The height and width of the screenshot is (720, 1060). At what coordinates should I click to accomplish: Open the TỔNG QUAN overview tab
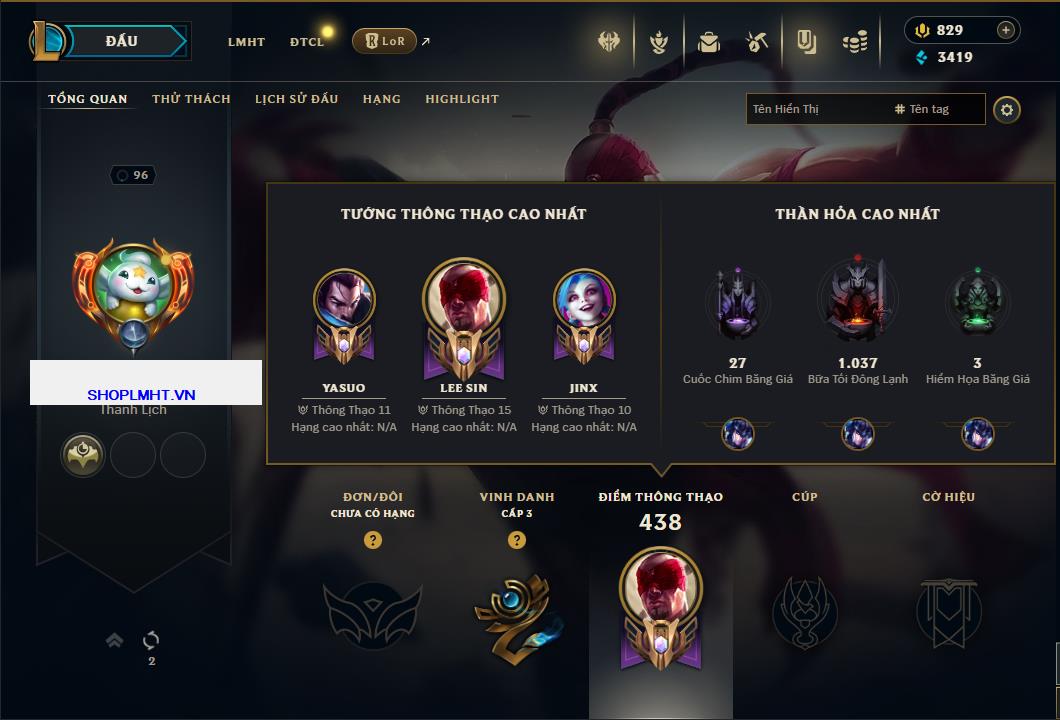click(x=88, y=99)
